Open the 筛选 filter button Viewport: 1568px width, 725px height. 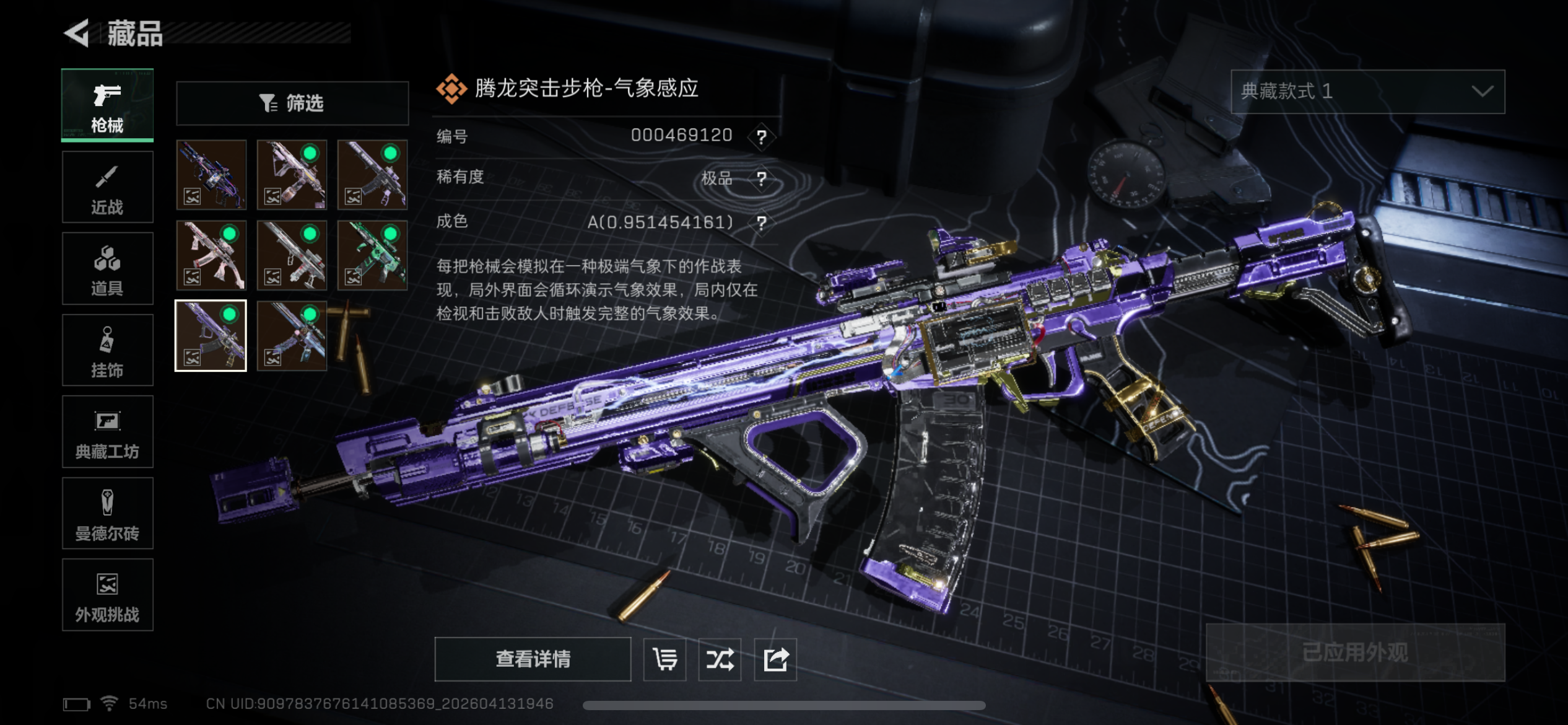[x=292, y=103]
